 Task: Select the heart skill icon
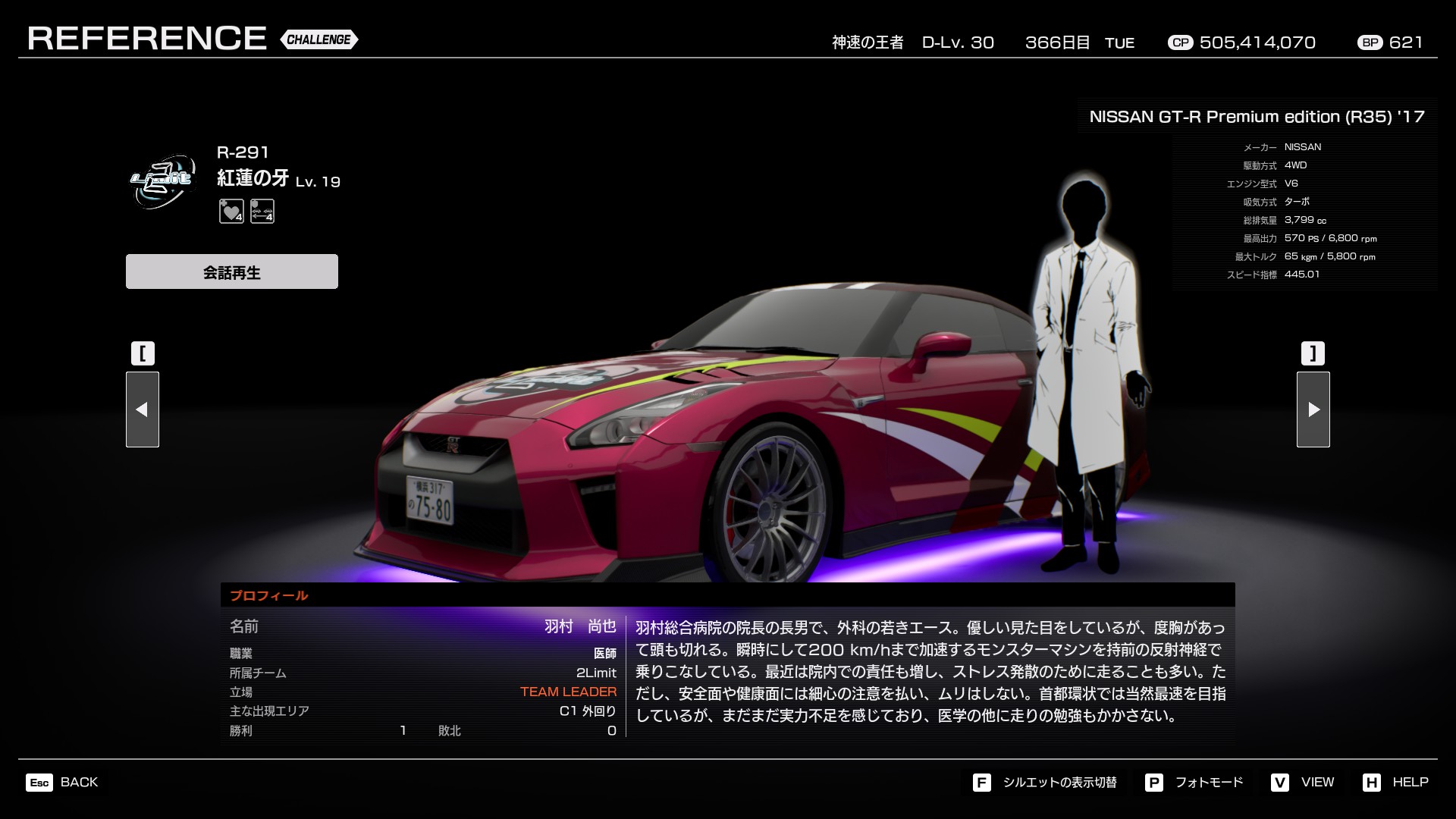coord(231,212)
